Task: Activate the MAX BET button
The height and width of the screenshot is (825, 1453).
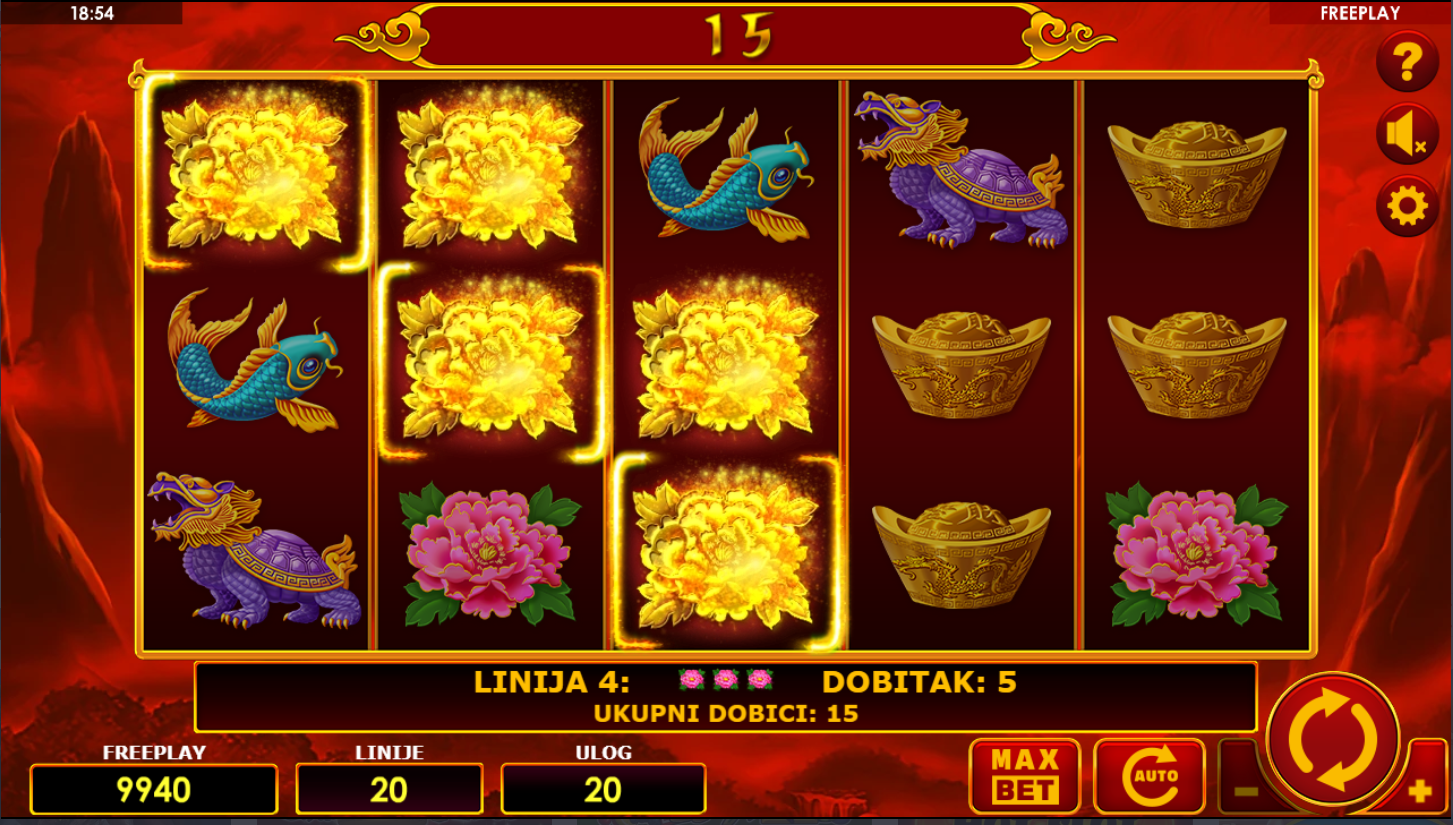Action: click(1024, 776)
